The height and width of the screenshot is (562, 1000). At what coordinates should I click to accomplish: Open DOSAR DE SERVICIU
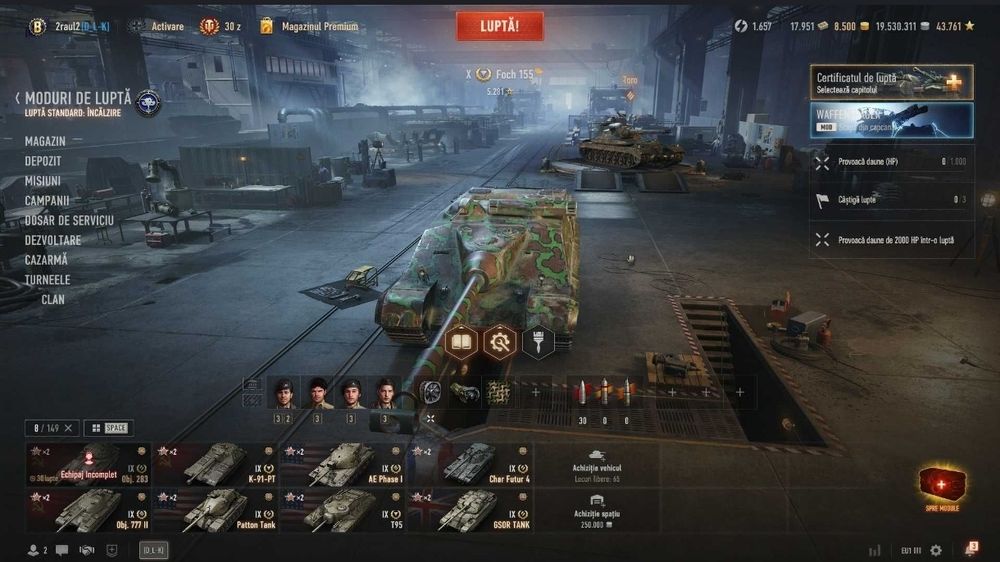(x=69, y=220)
